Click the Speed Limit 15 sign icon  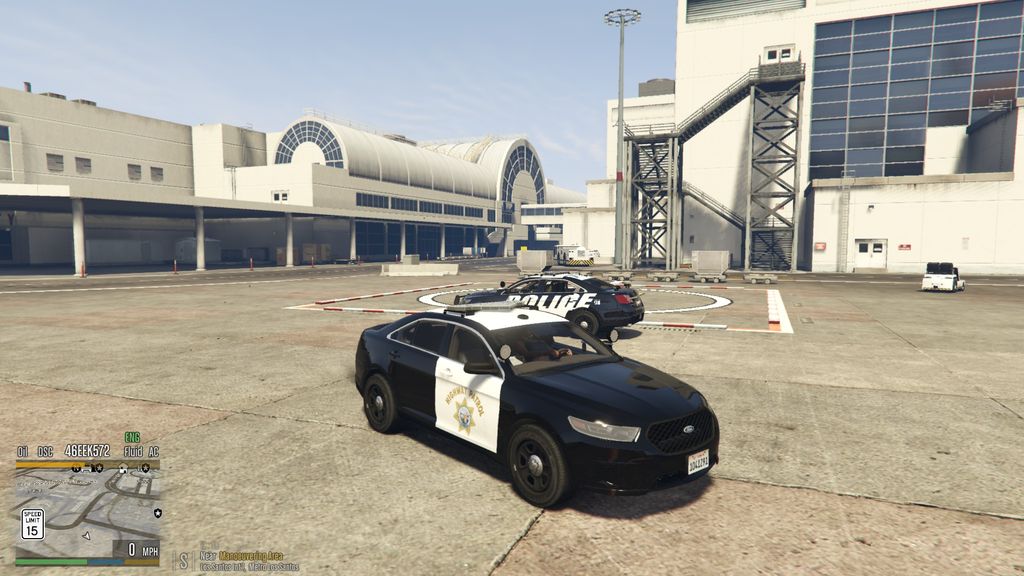click(x=32, y=523)
